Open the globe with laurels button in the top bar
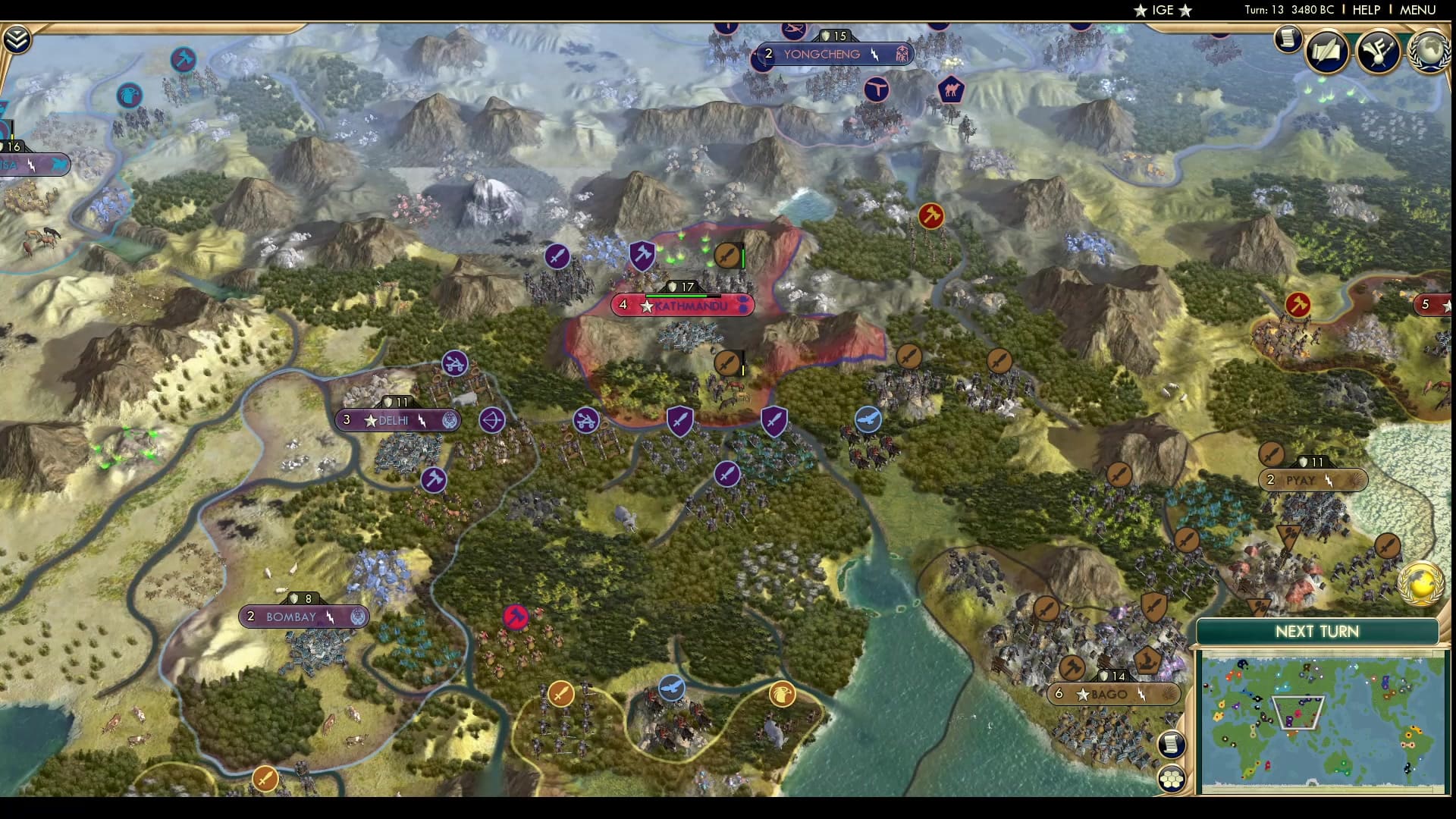 (x=1429, y=51)
